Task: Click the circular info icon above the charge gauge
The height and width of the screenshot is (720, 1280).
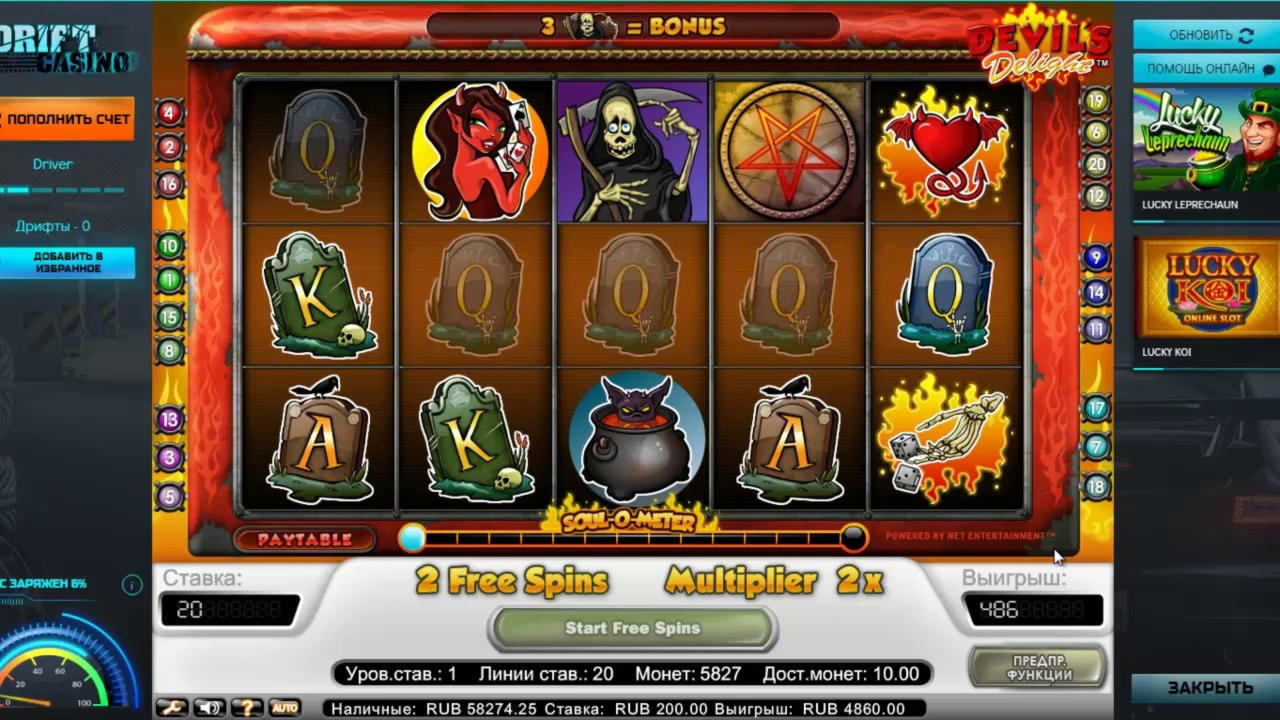Action: (x=131, y=584)
